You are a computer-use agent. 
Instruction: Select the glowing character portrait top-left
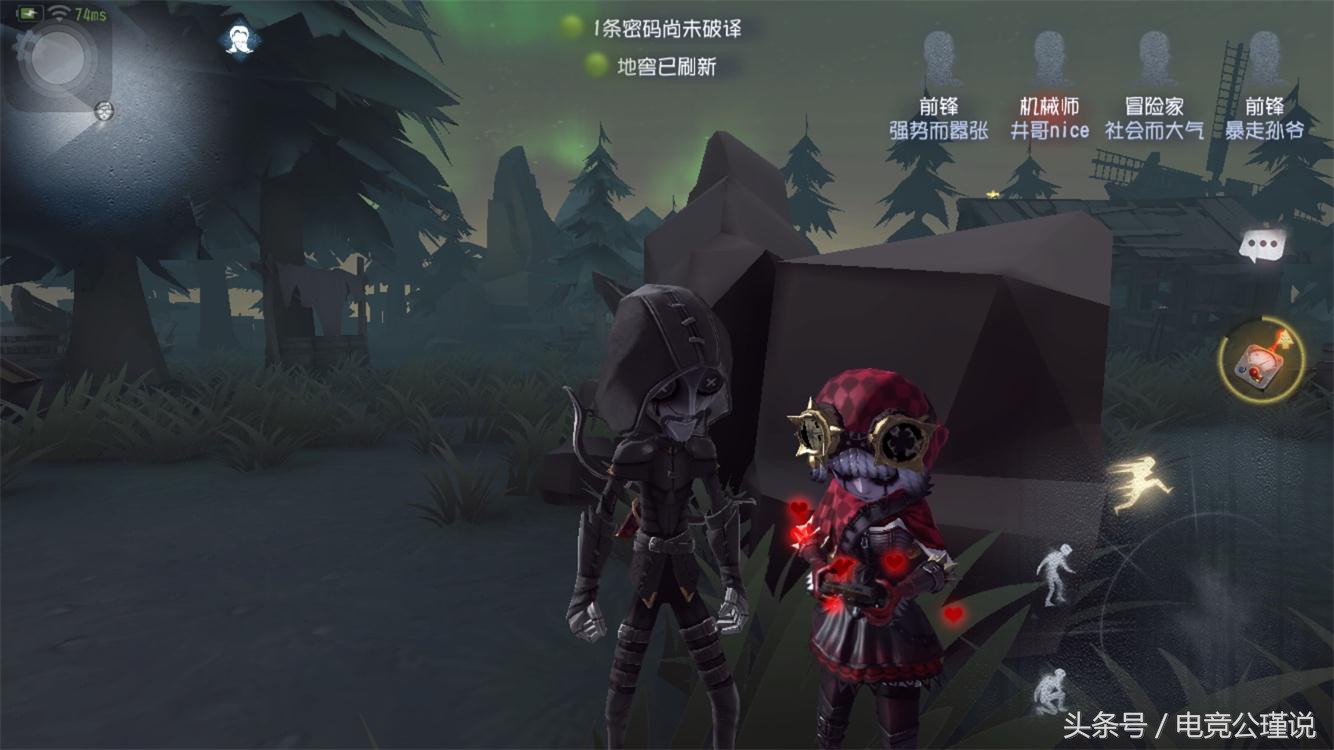239,40
